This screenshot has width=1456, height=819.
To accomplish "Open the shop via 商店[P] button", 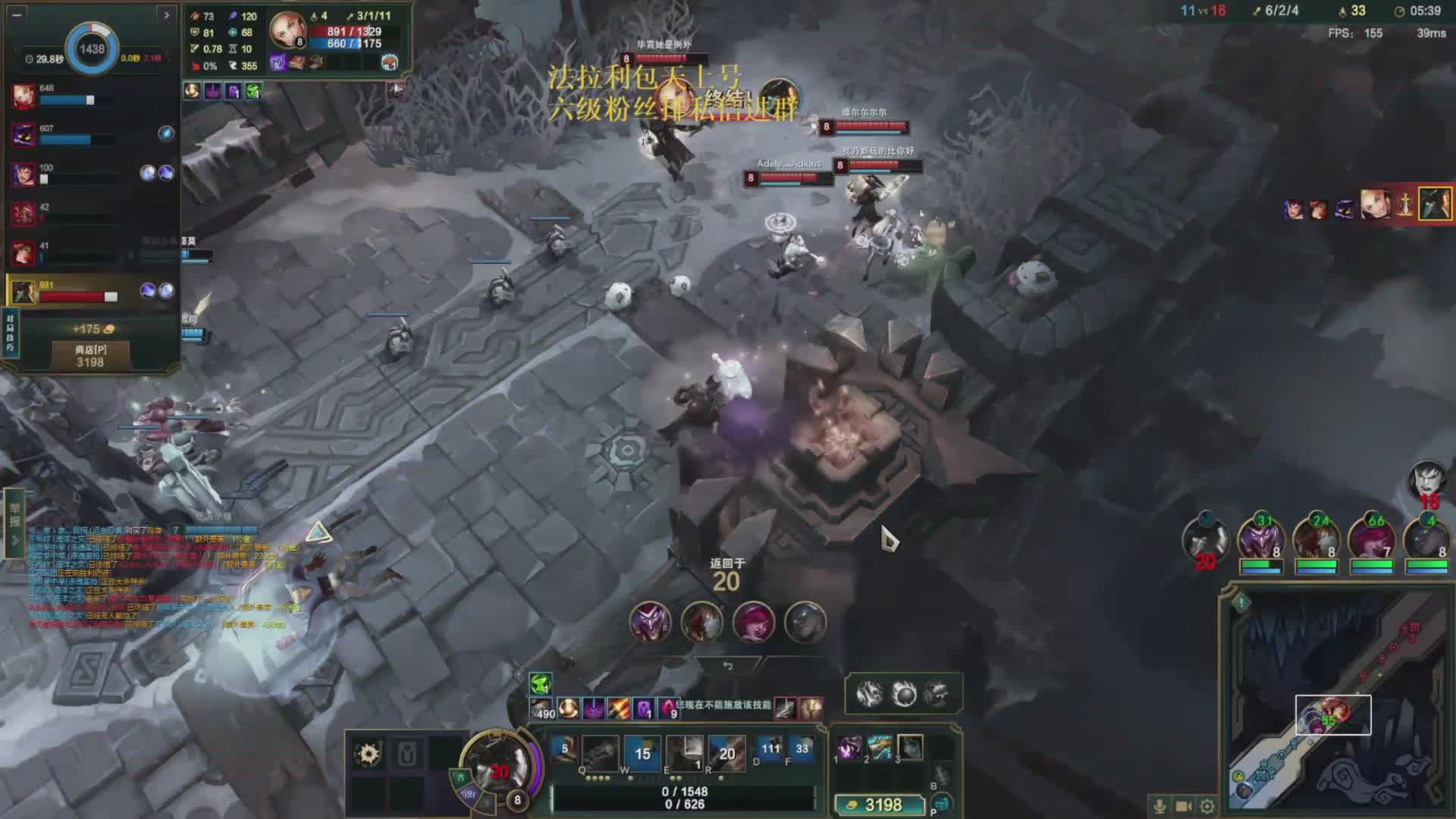I will tap(90, 356).
